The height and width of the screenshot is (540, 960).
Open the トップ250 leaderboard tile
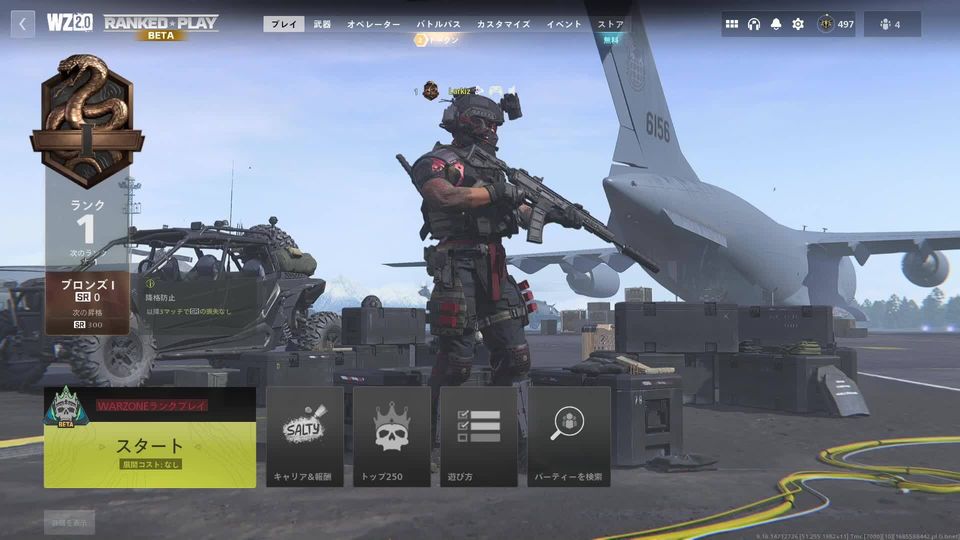tap(392, 437)
